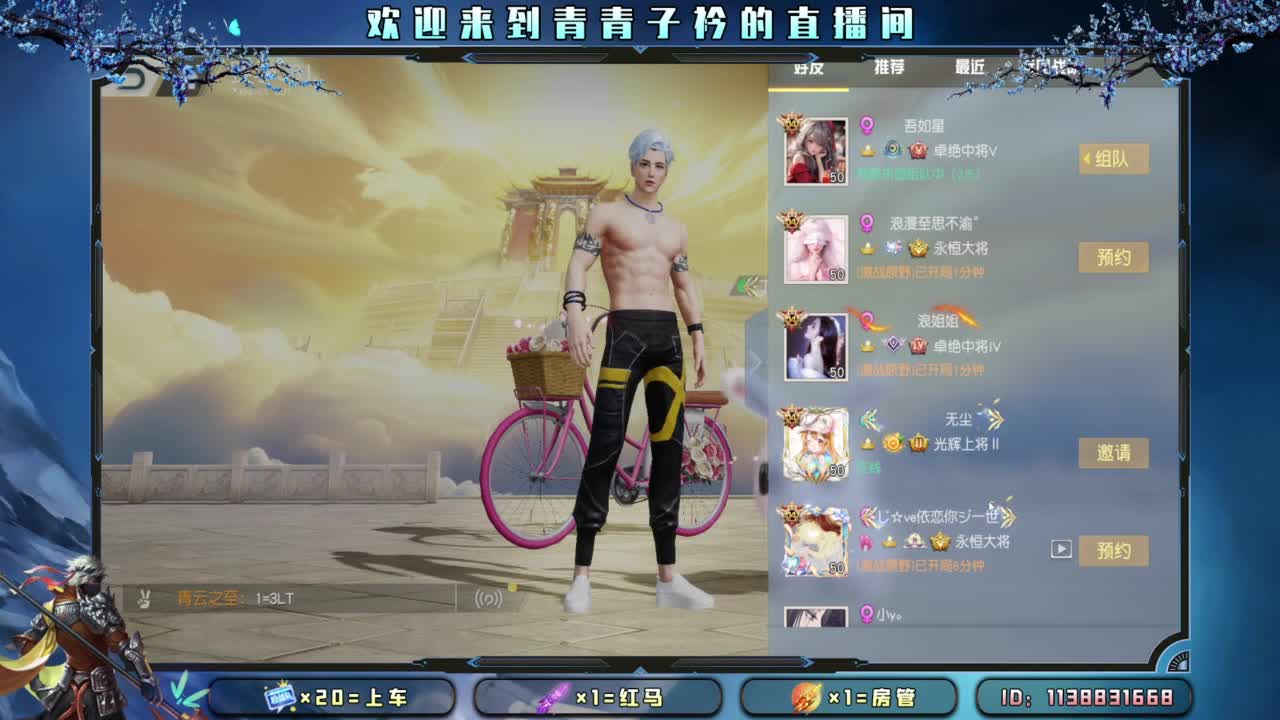Click the 预约 button next to 浪漫至思不渝

(x=1114, y=256)
